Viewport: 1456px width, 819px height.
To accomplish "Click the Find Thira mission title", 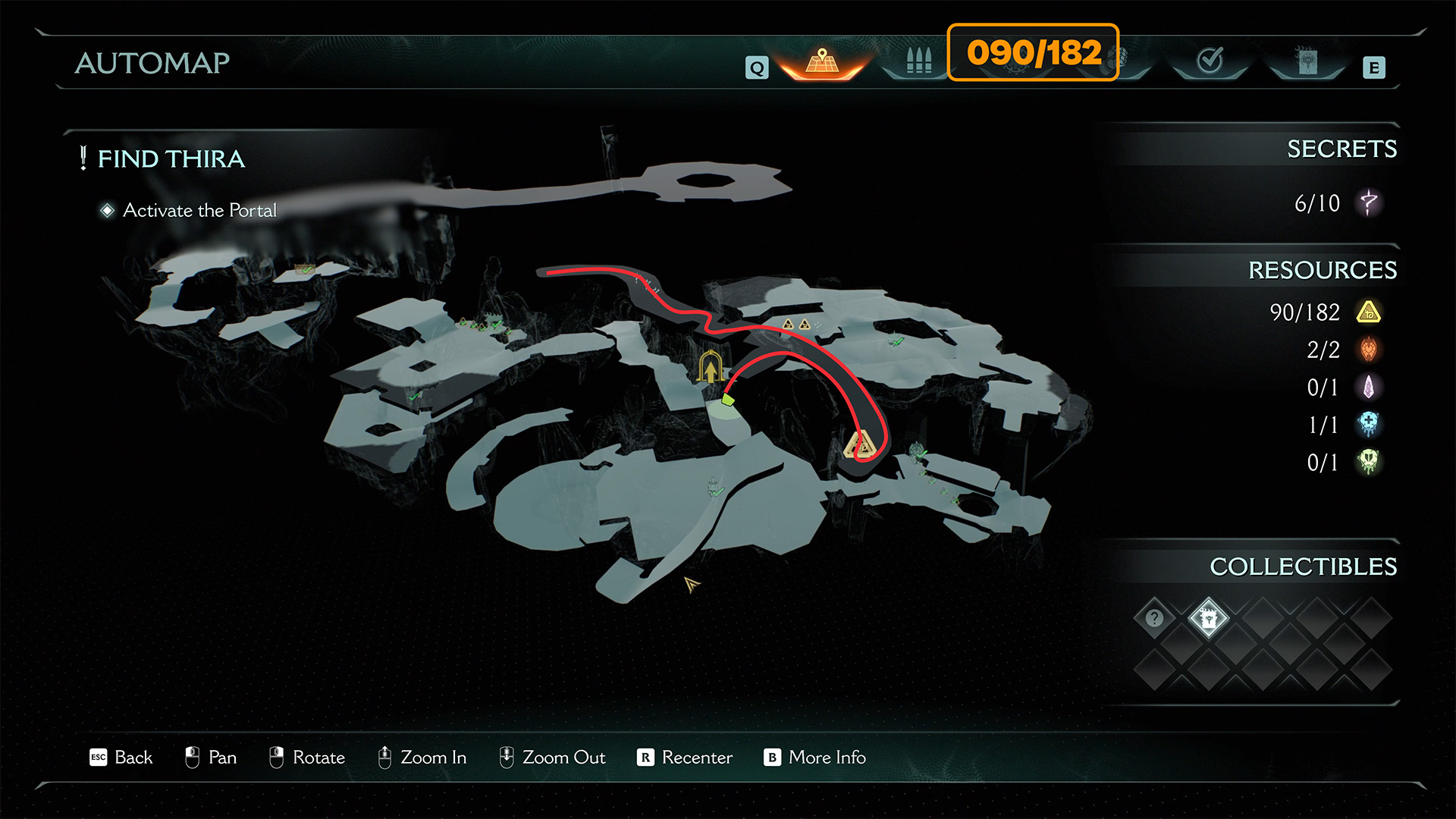I will [171, 158].
